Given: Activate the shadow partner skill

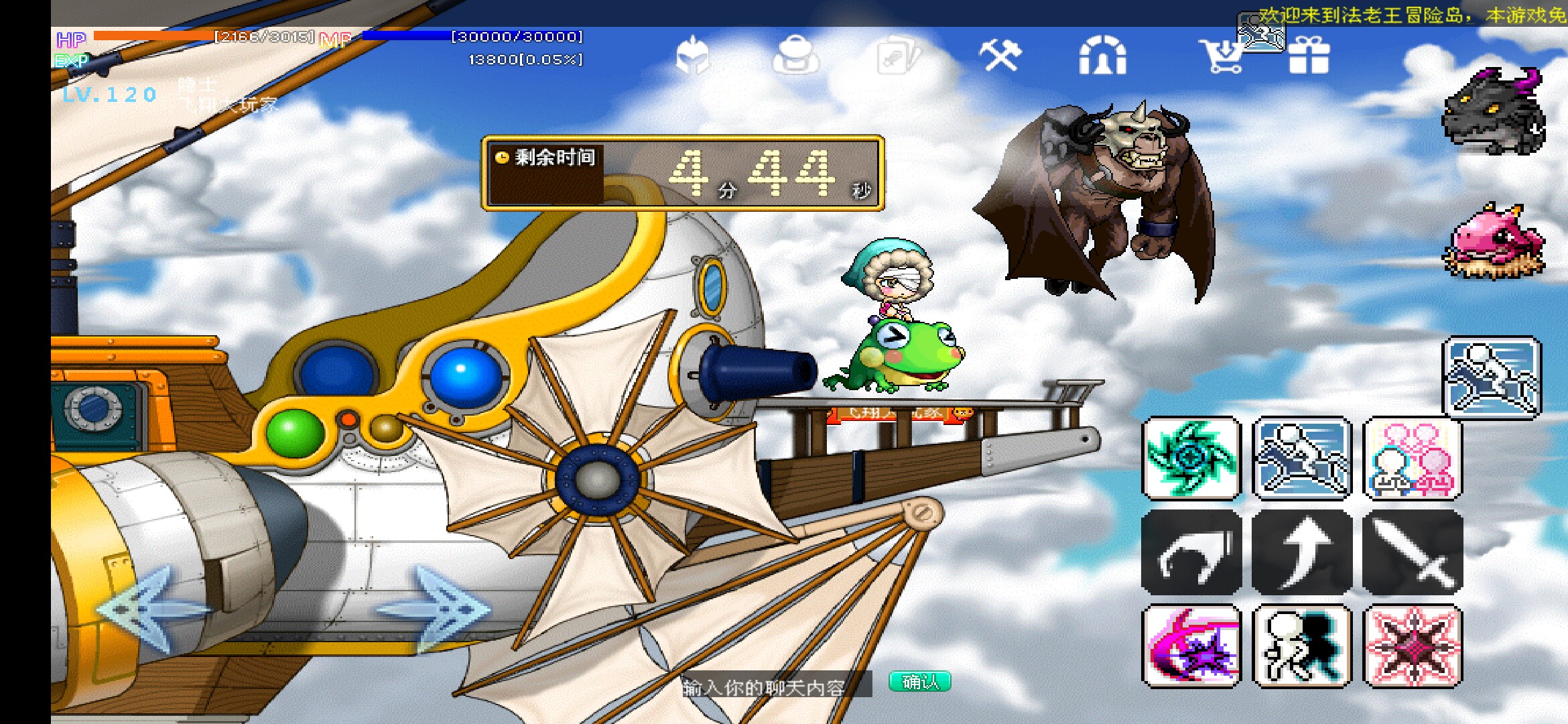Looking at the screenshot, I should 1301,646.
